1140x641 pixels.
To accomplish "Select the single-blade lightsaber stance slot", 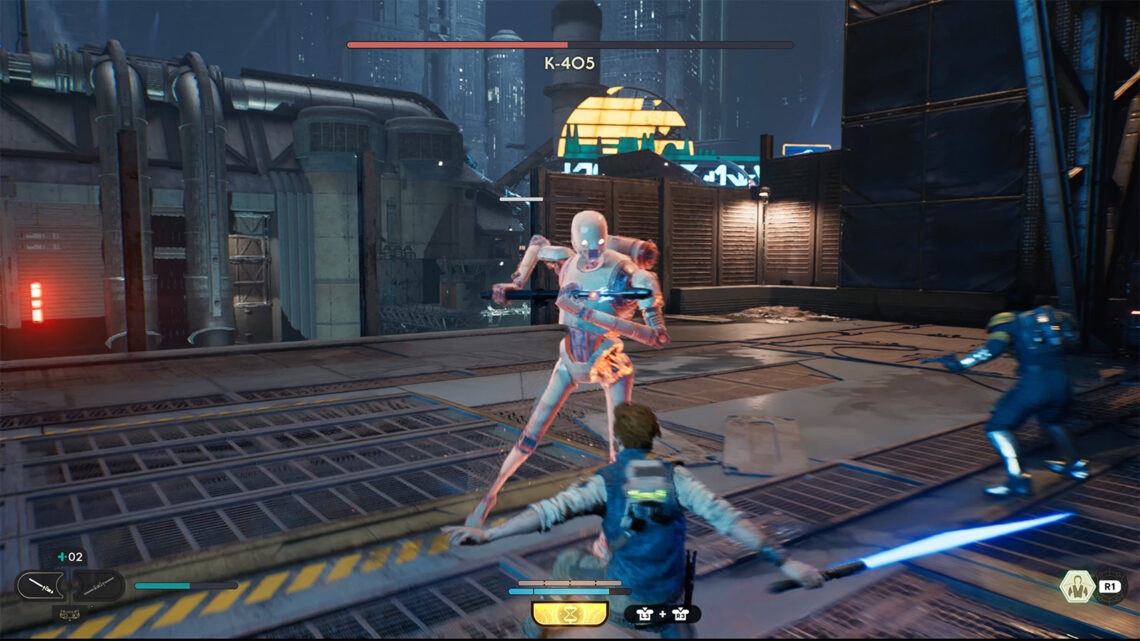I will [x=40, y=586].
